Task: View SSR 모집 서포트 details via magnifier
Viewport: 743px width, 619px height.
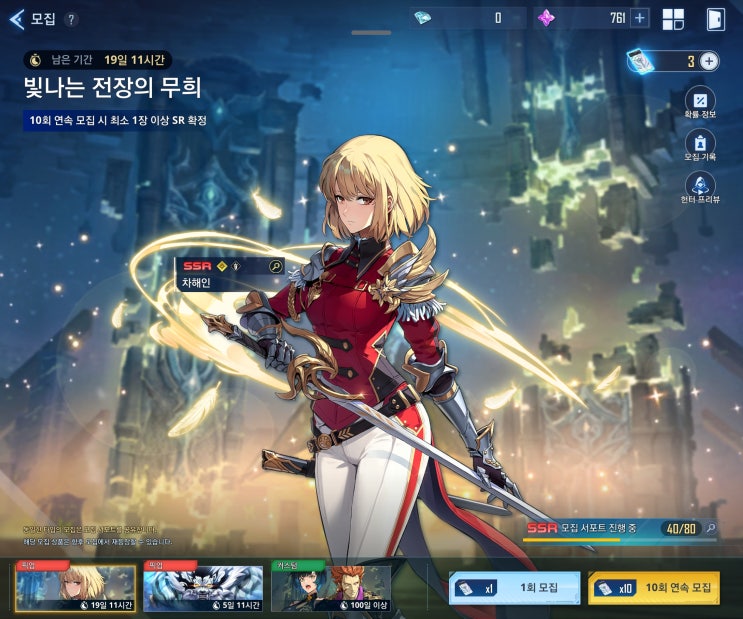Action: click(x=710, y=527)
